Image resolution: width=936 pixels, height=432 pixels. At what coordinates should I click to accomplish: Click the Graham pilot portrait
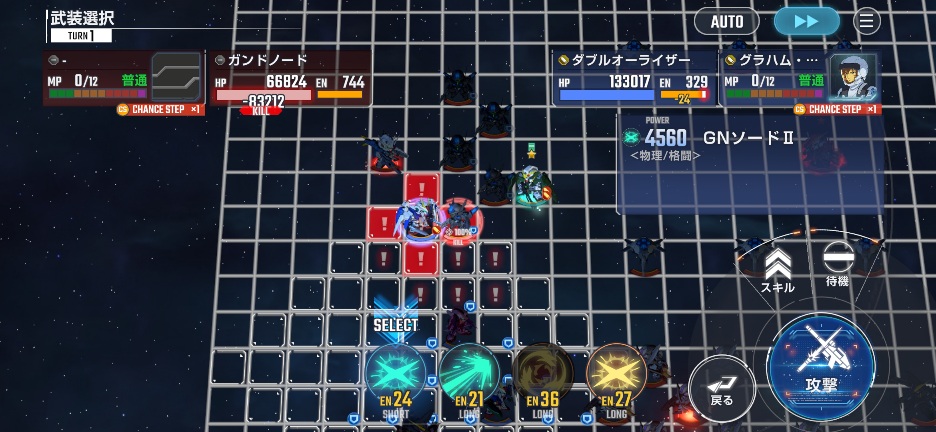[x=853, y=75]
